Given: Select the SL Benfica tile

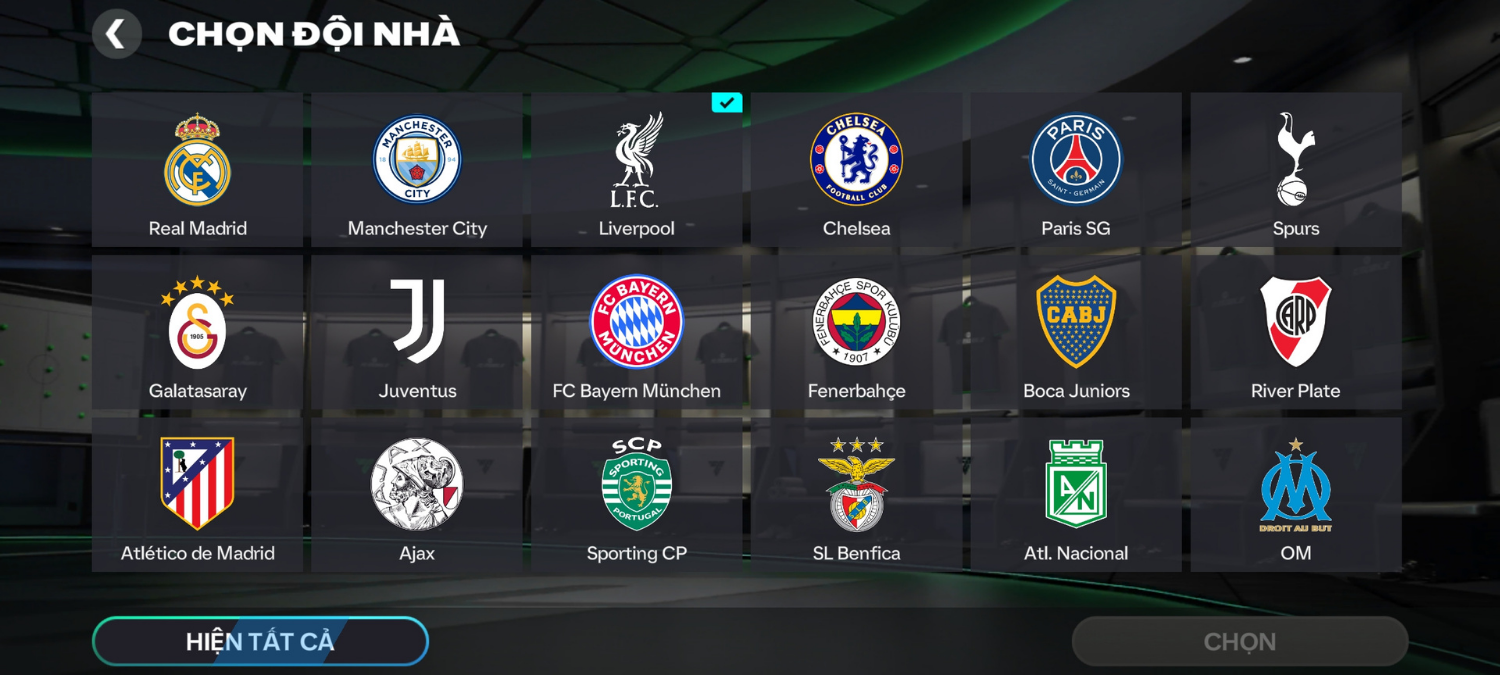Looking at the screenshot, I should tap(857, 494).
